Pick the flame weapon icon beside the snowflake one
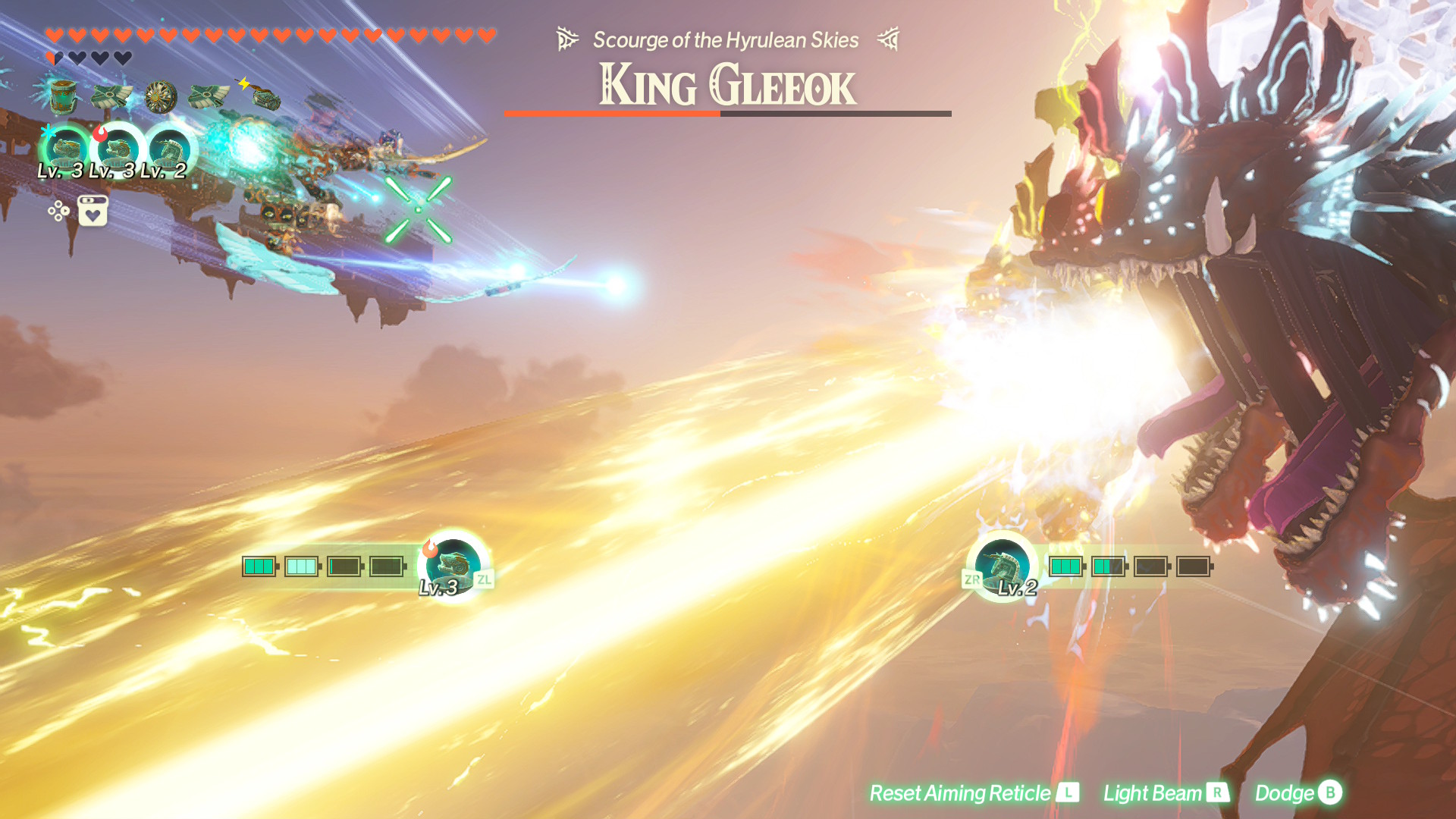This screenshot has width=1456, height=819. [x=118, y=148]
